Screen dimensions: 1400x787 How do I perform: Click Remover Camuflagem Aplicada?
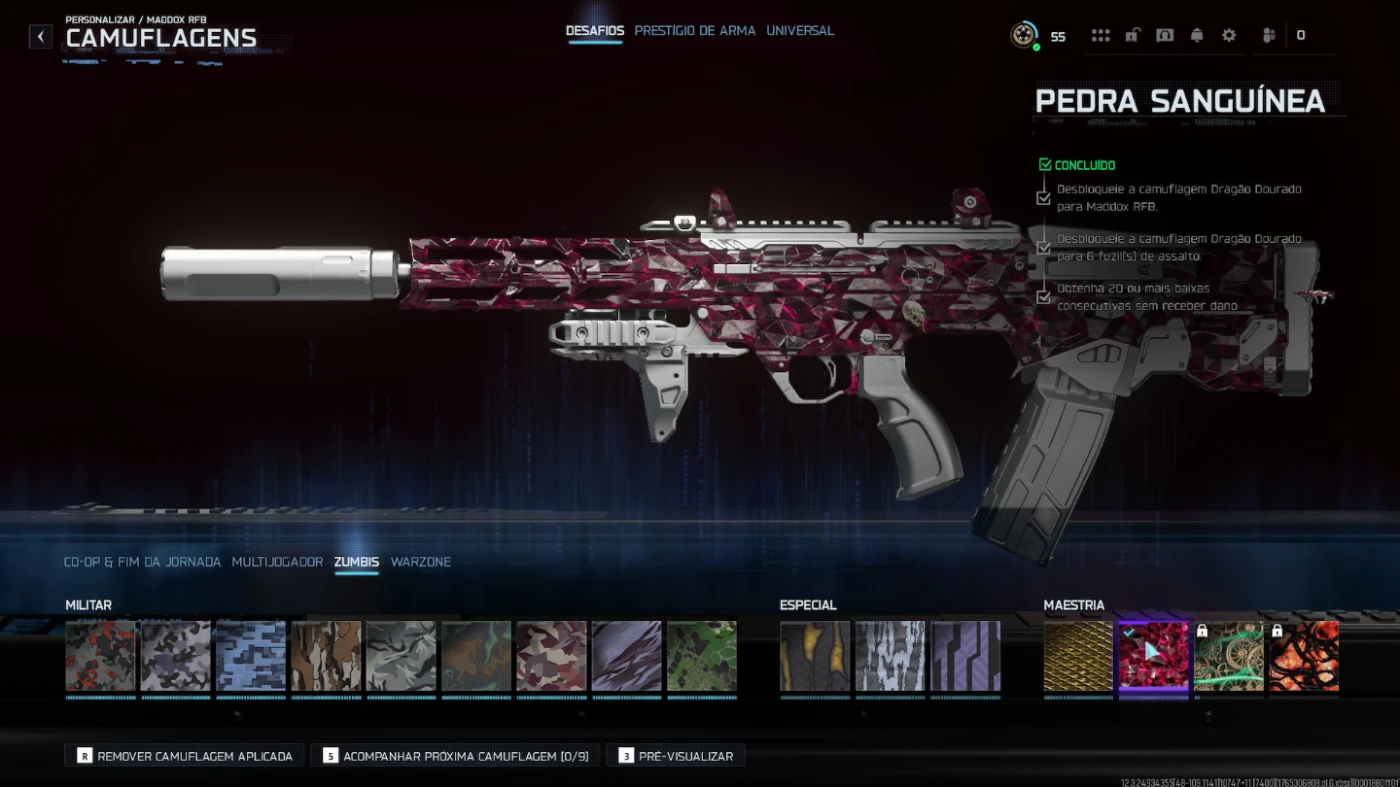[184, 756]
